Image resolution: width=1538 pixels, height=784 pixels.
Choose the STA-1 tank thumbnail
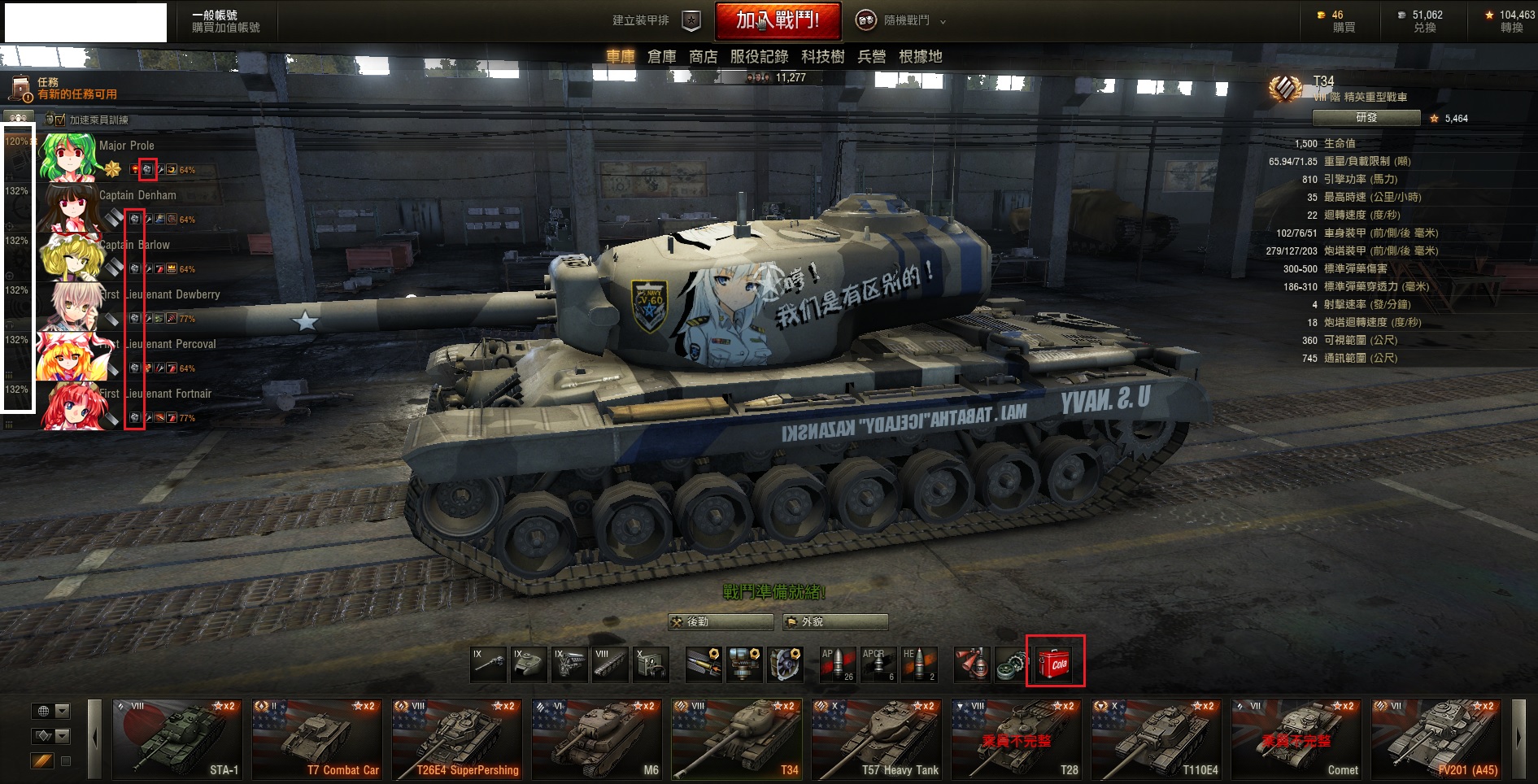(x=177, y=739)
